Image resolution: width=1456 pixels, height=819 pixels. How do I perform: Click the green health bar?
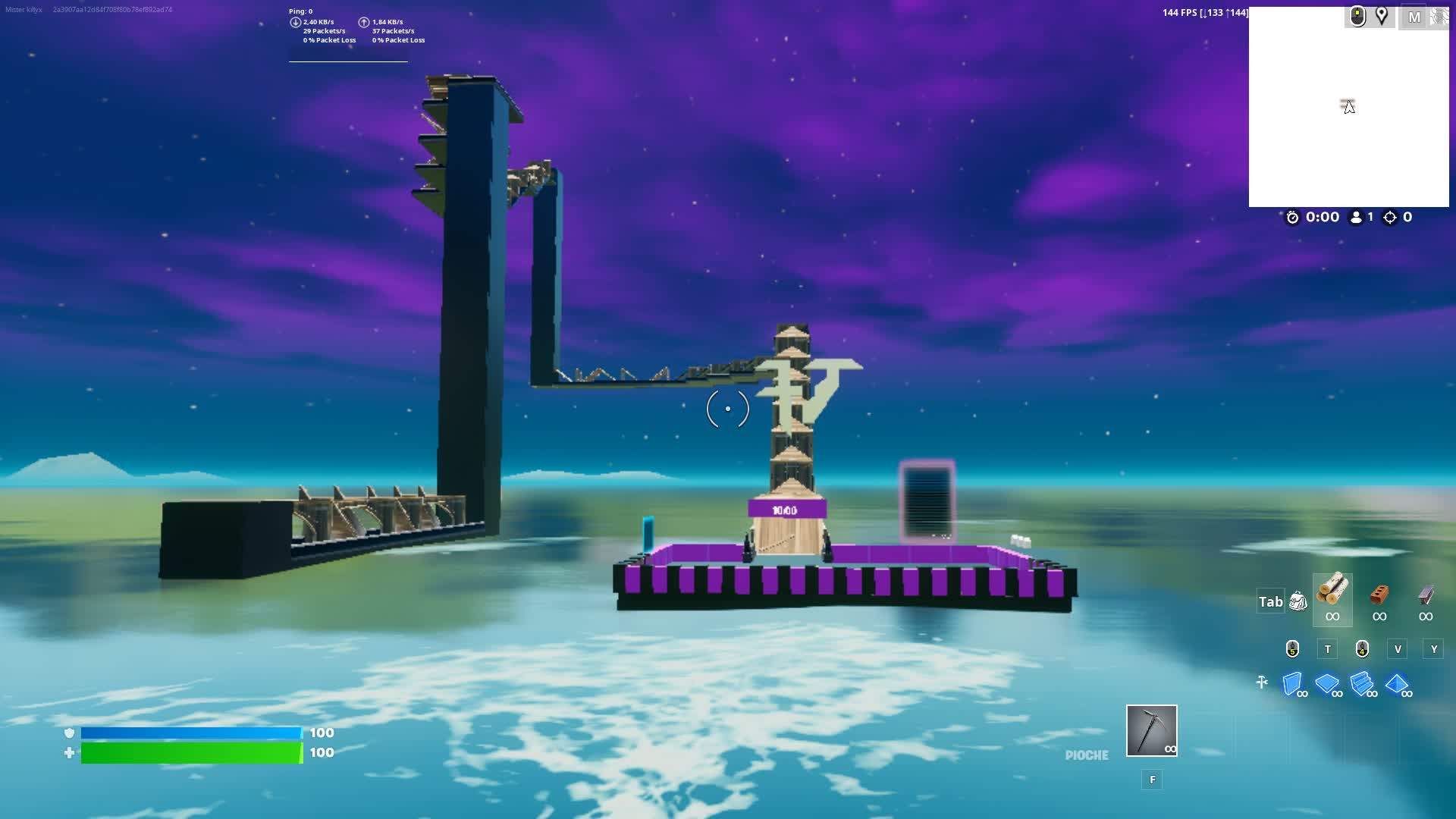coord(190,753)
